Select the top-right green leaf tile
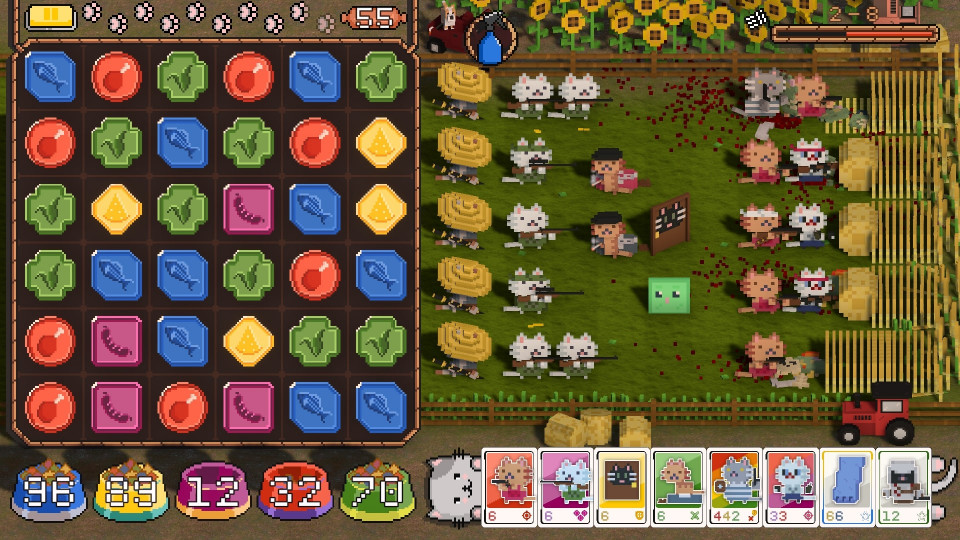The image size is (960, 540). tap(381, 77)
